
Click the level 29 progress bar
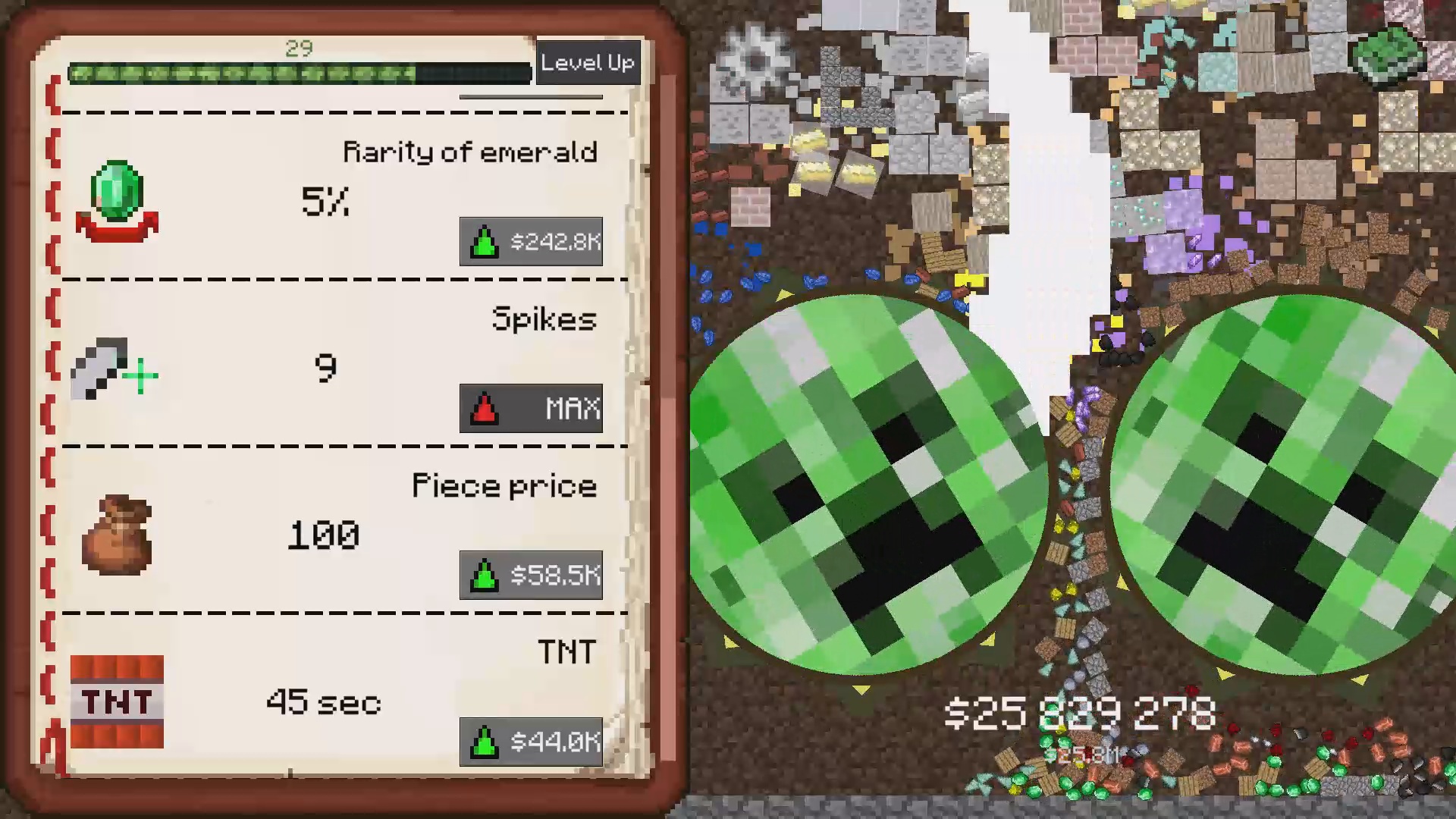(300, 72)
